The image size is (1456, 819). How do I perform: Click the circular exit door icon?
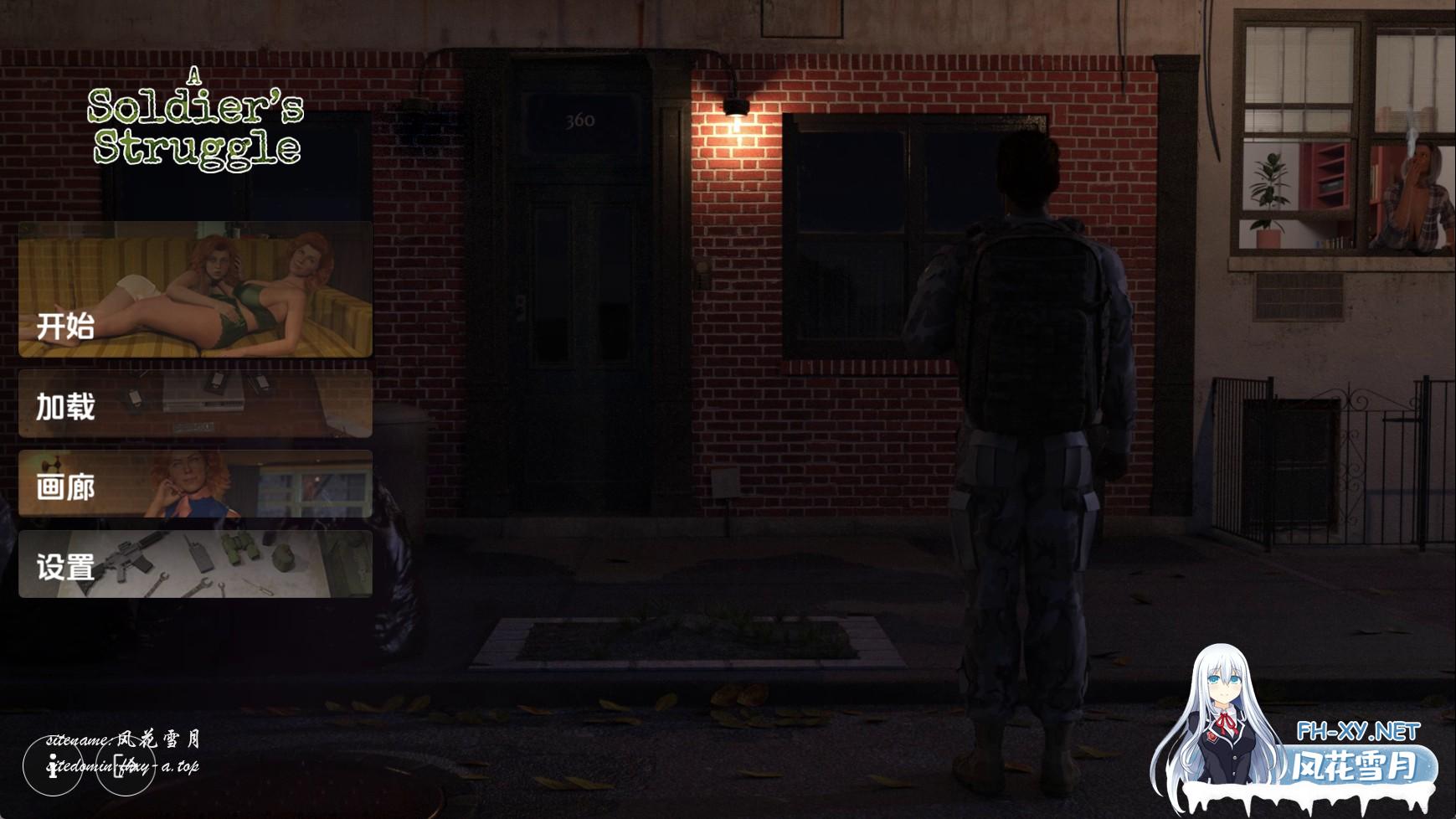(126, 765)
